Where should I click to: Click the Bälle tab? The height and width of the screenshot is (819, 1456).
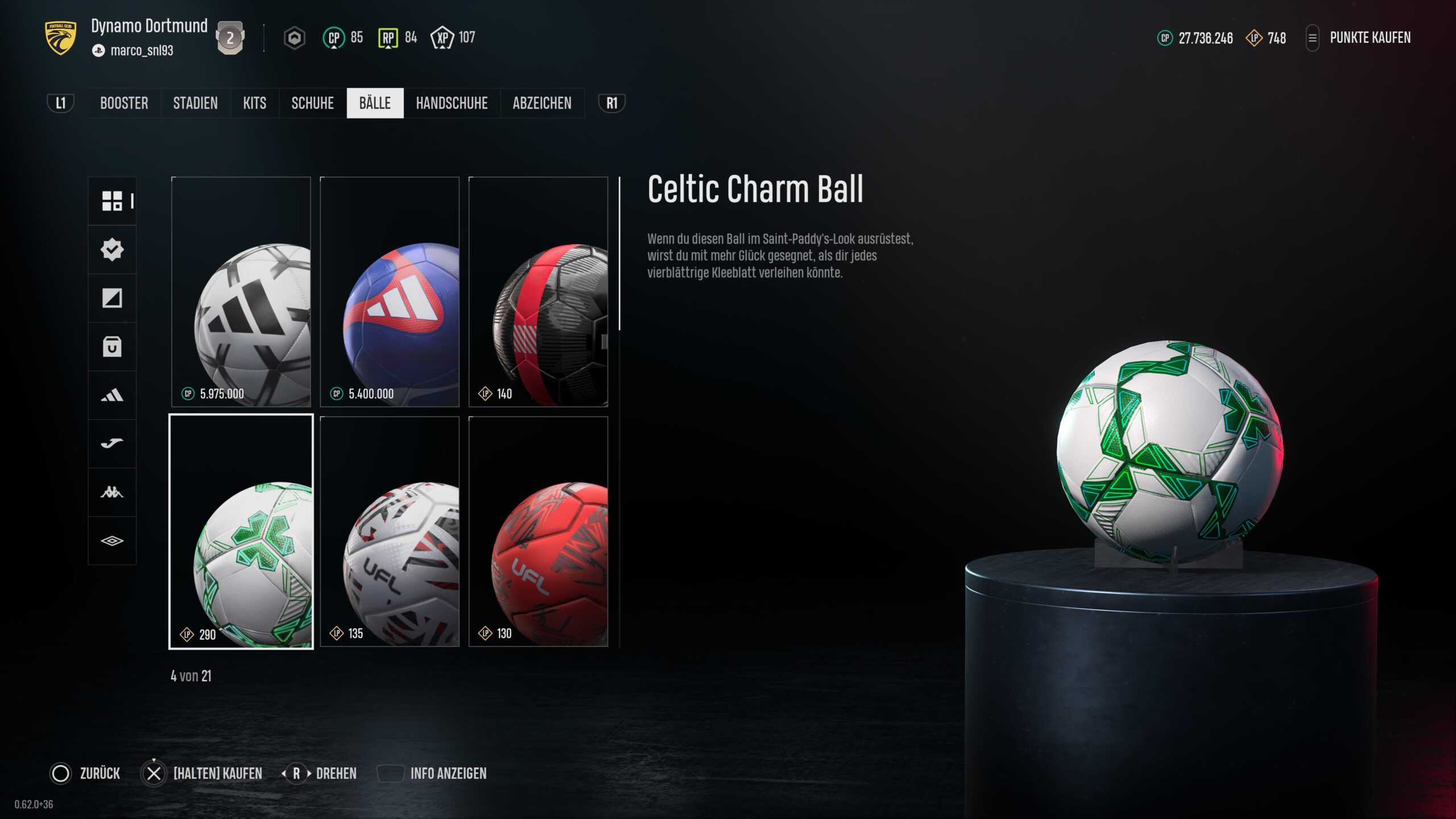click(x=375, y=103)
